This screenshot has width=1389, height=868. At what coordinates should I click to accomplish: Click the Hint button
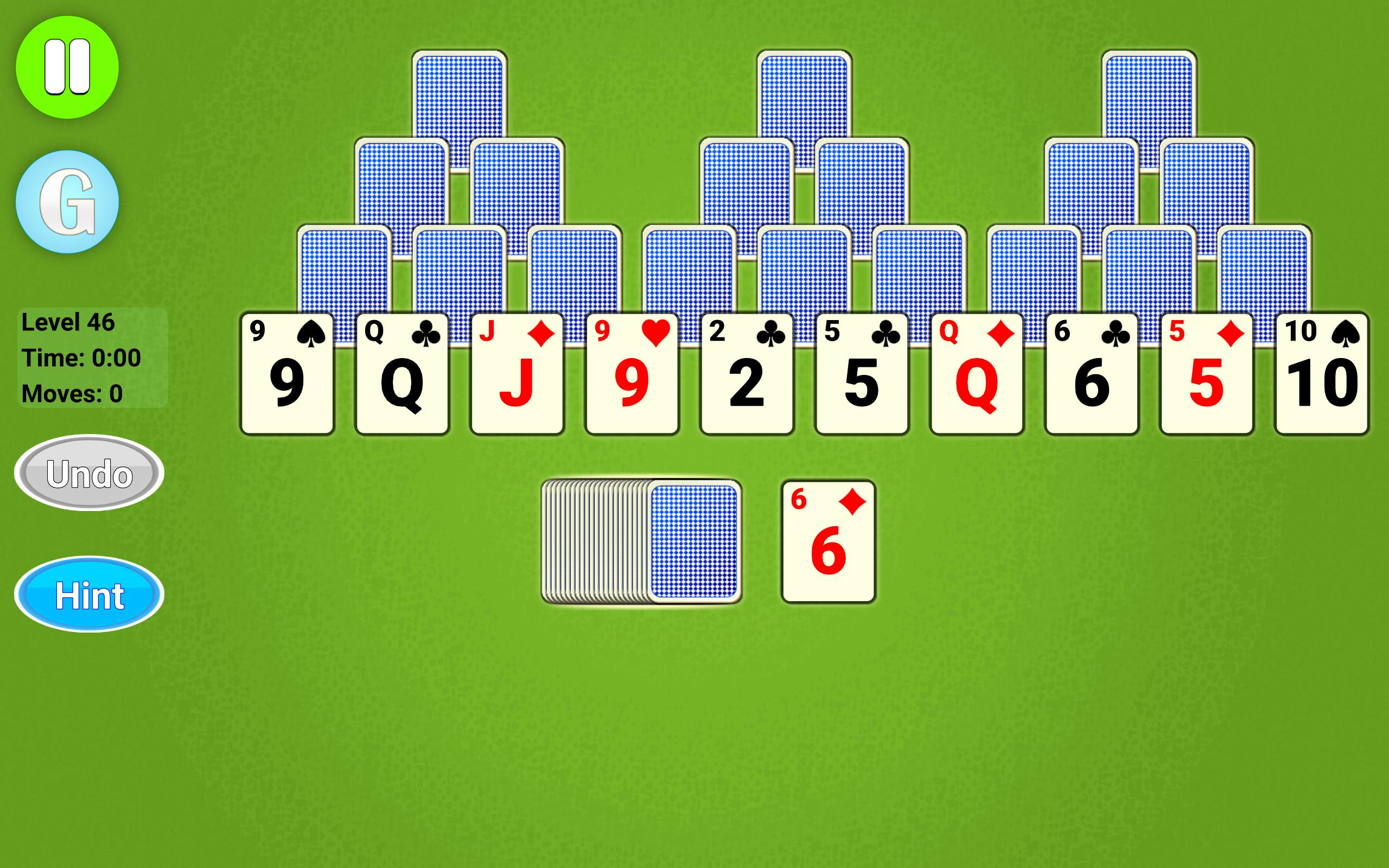click(x=90, y=595)
